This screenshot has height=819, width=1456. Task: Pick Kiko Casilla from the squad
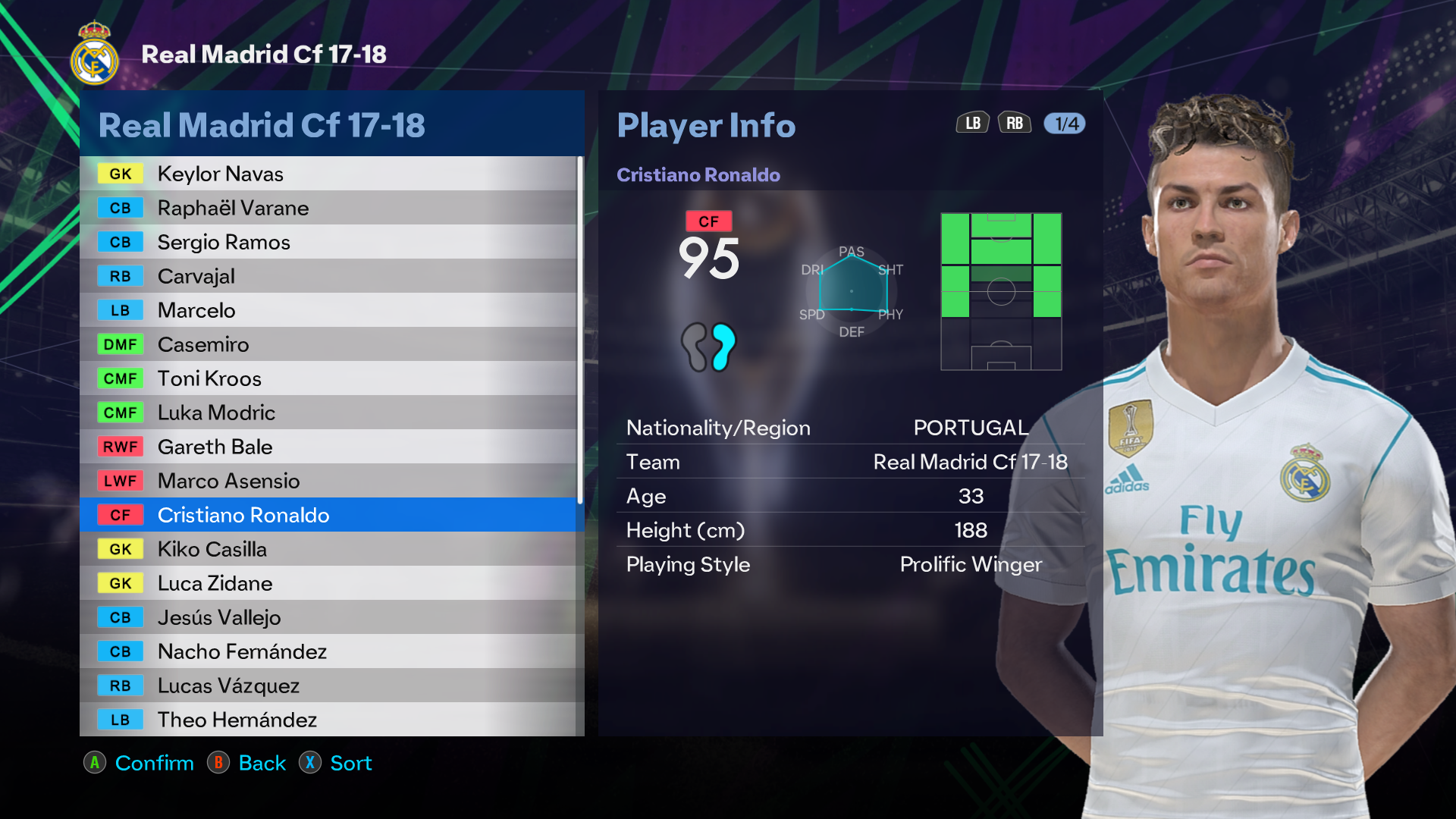pyautogui.click(x=328, y=549)
